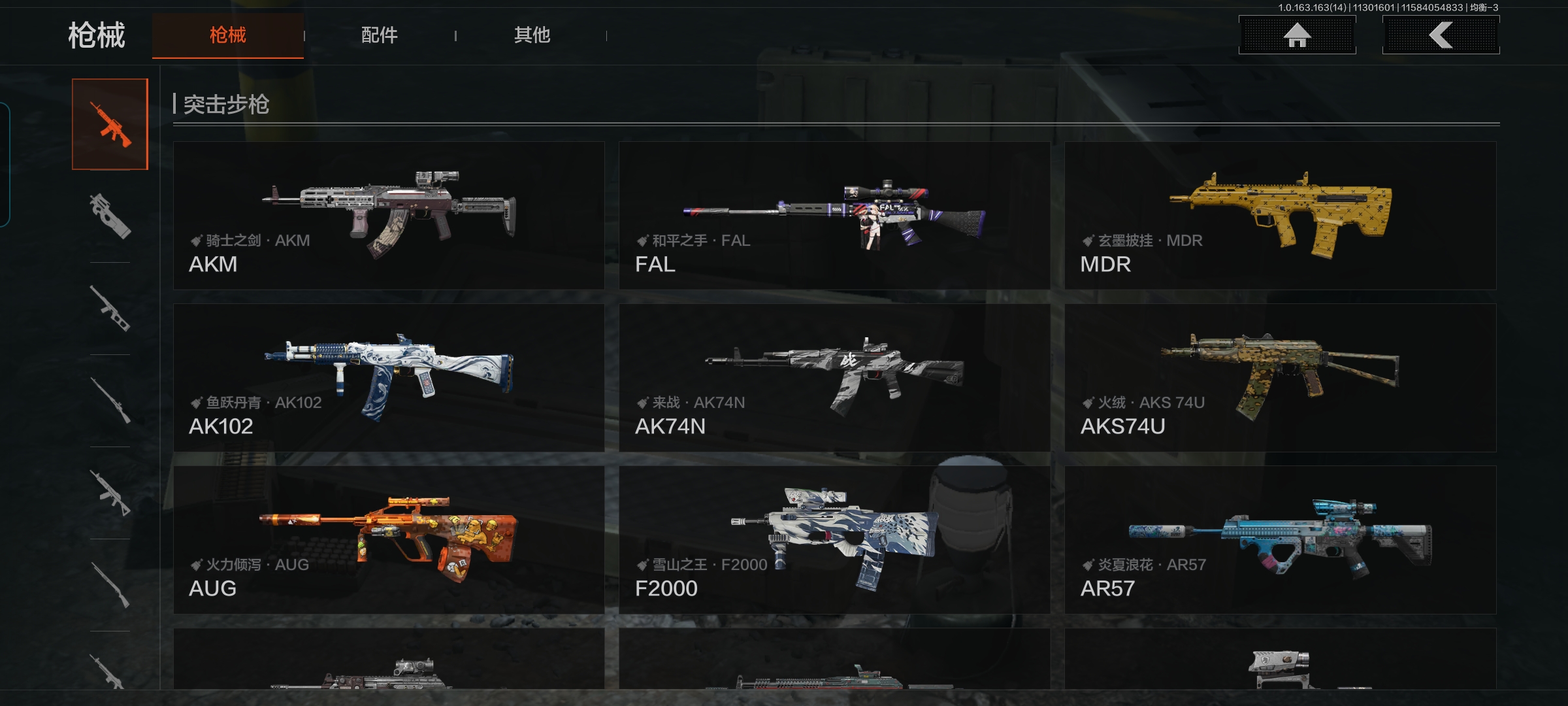Go to the home screen

pyautogui.click(x=1297, y=35)
